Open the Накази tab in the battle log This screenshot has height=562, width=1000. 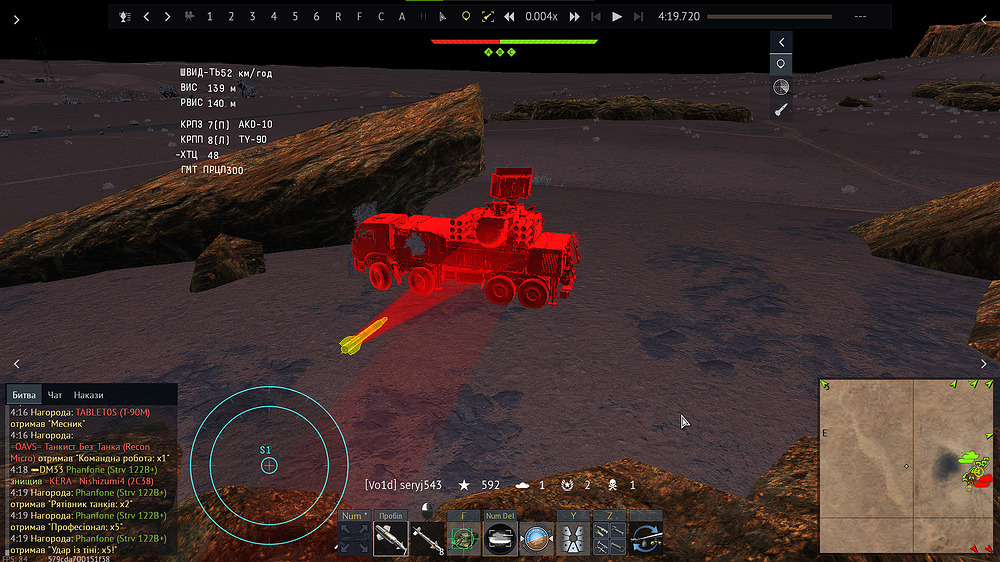click(x=88, y=395)
